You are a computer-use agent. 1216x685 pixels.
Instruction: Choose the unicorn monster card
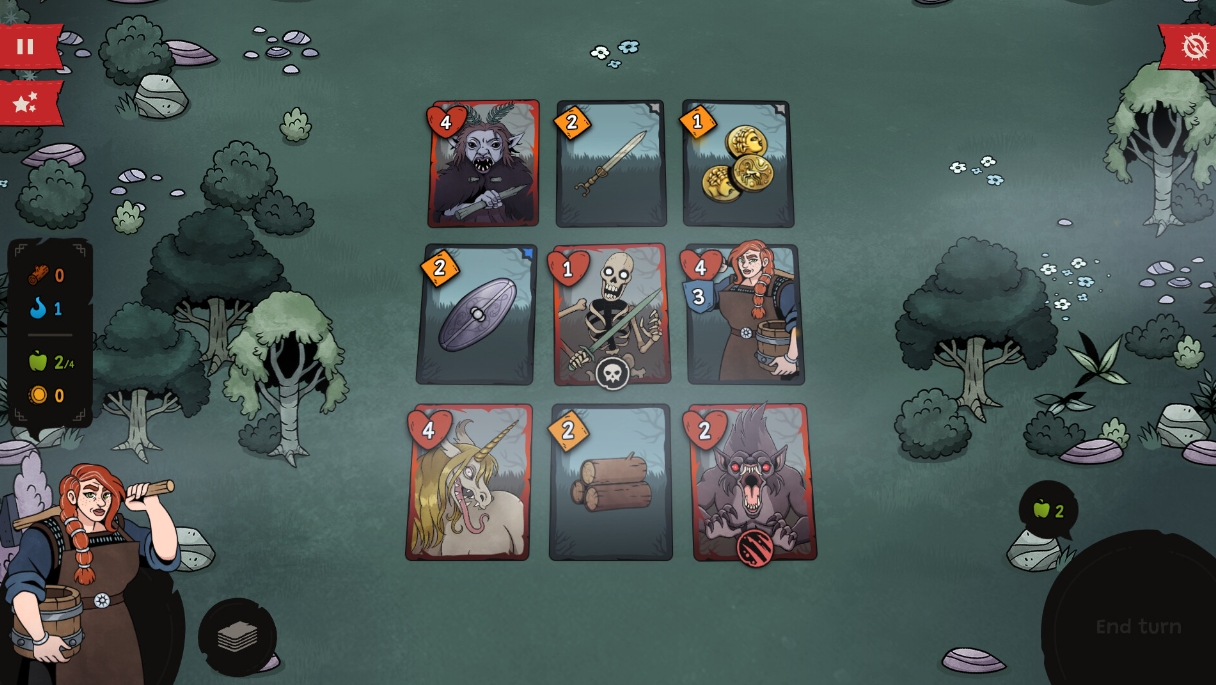(468, 482)
